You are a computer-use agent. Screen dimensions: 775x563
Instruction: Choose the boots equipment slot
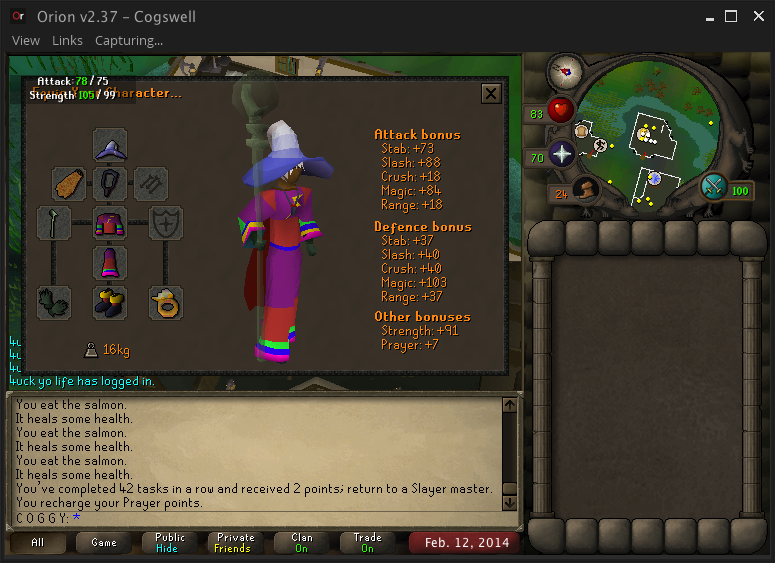coord(110,302)
